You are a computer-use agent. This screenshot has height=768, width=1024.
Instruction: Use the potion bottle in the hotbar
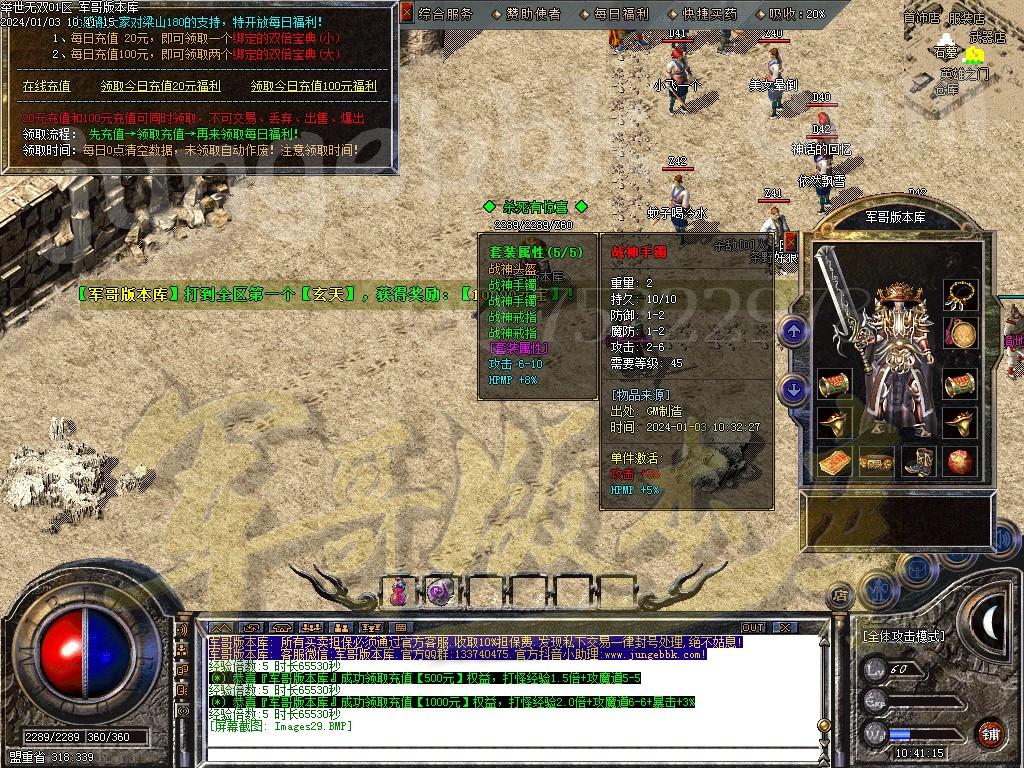(400, 591)
